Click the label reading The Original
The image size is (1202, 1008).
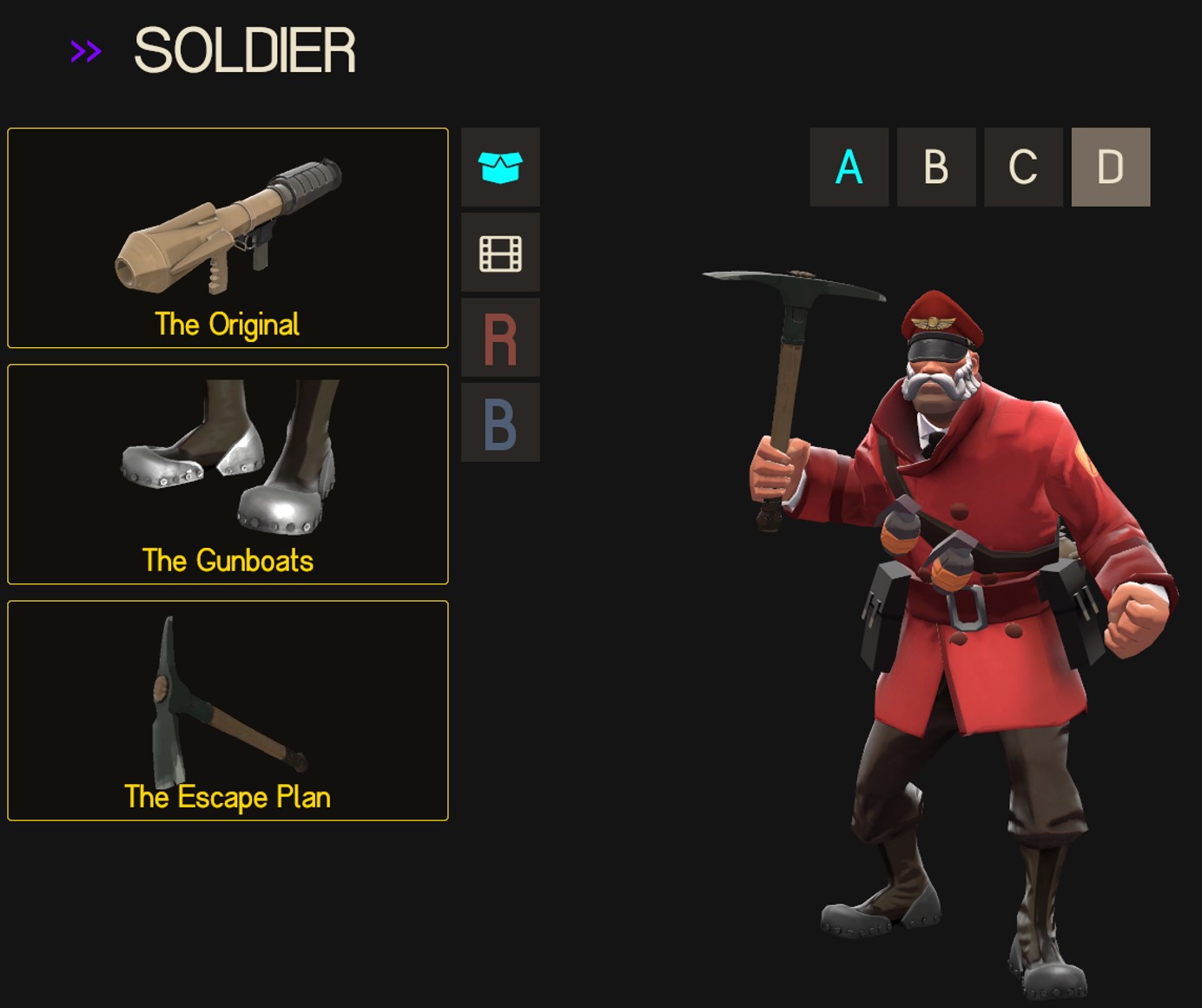[x=227, y=325]
